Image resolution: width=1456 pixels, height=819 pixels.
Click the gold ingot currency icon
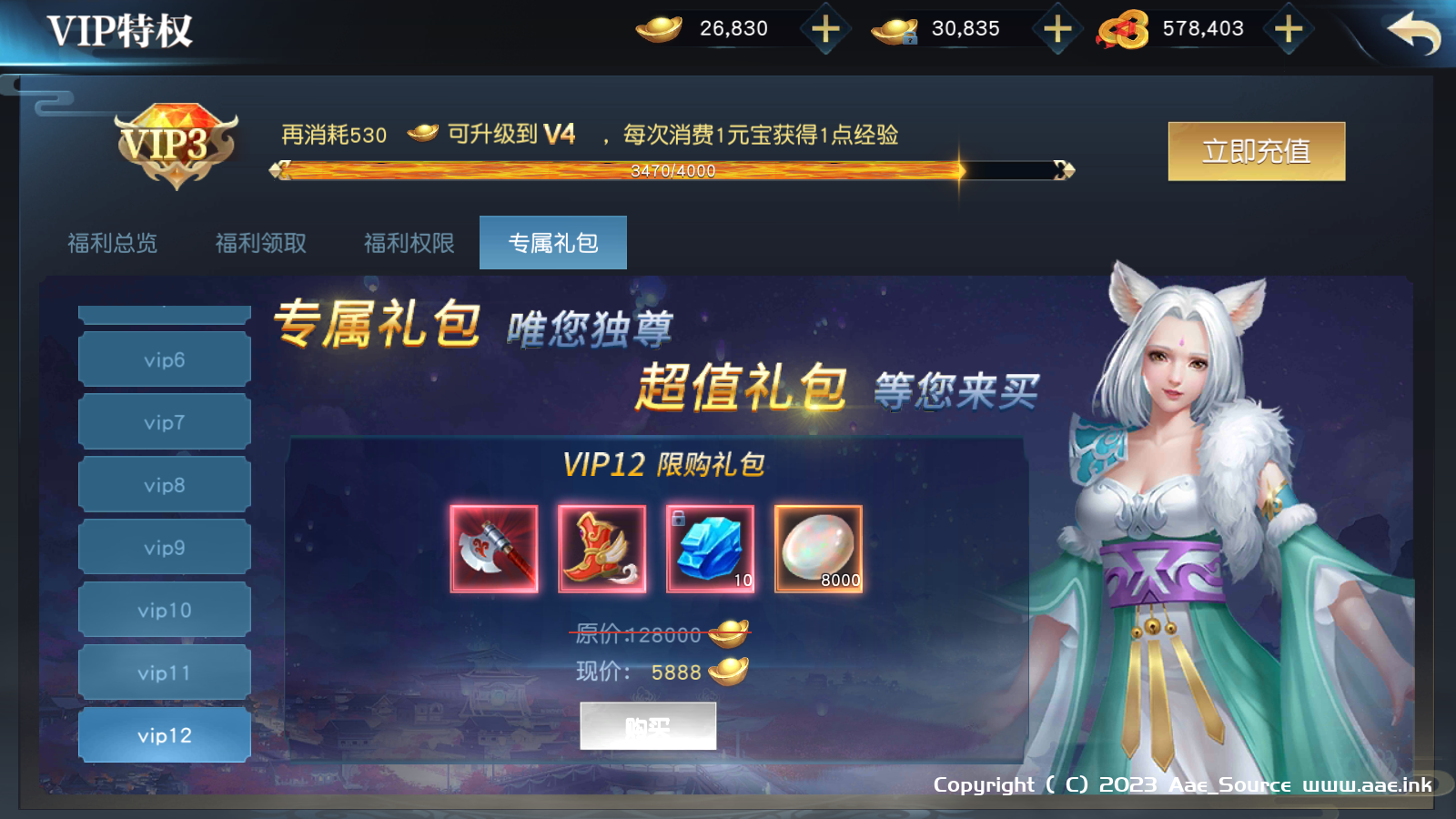point(659,28)
